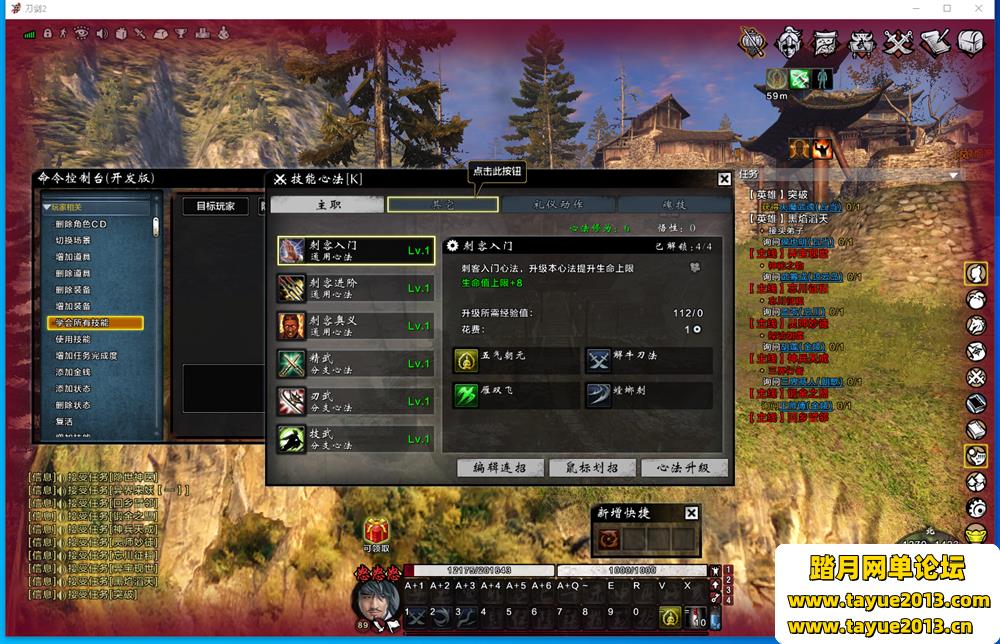Maximize the game window
This screenshot has width=1000, height=644.
coord(946,8)
